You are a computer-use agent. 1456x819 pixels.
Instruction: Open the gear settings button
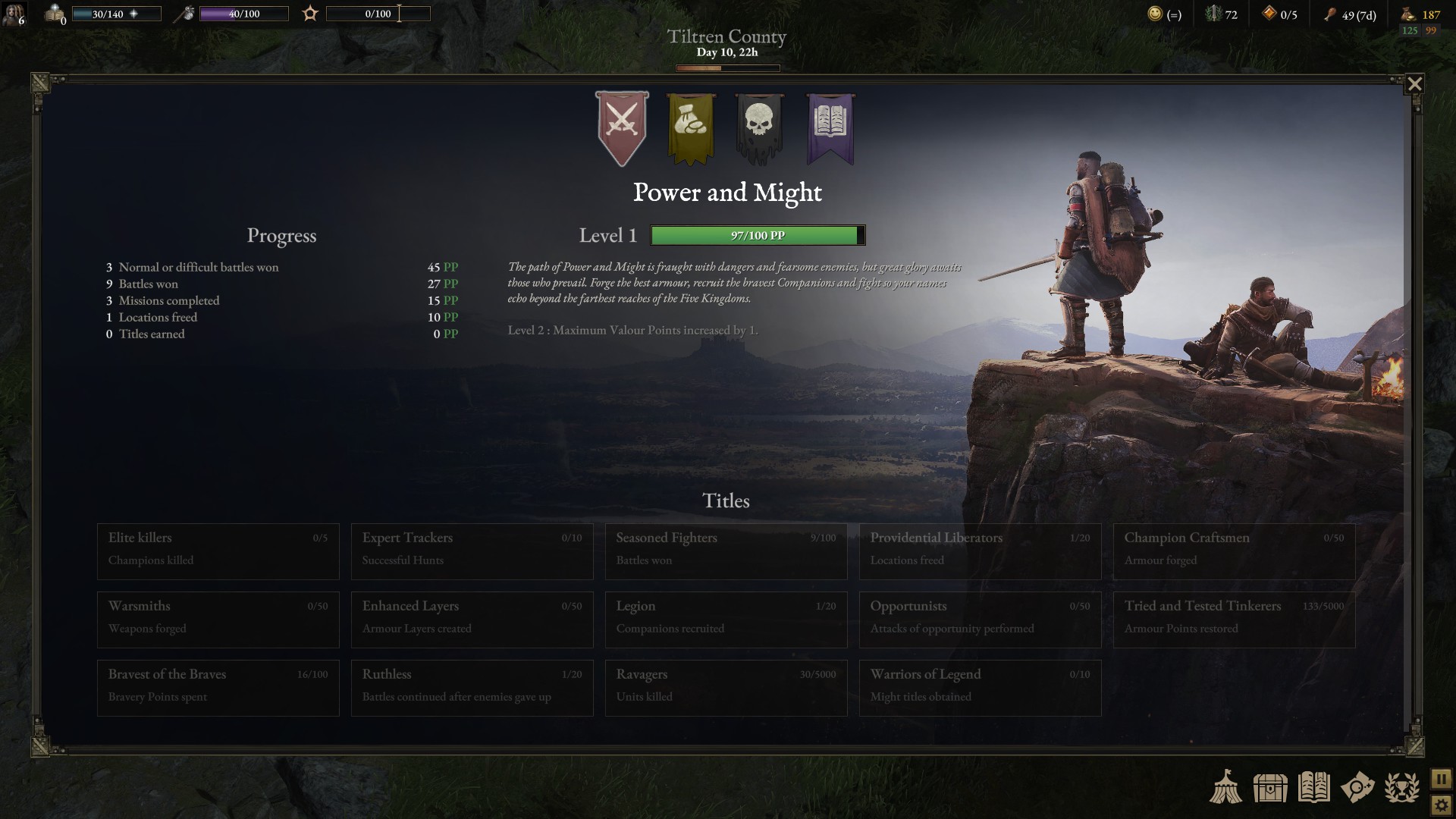[1441, 805]
